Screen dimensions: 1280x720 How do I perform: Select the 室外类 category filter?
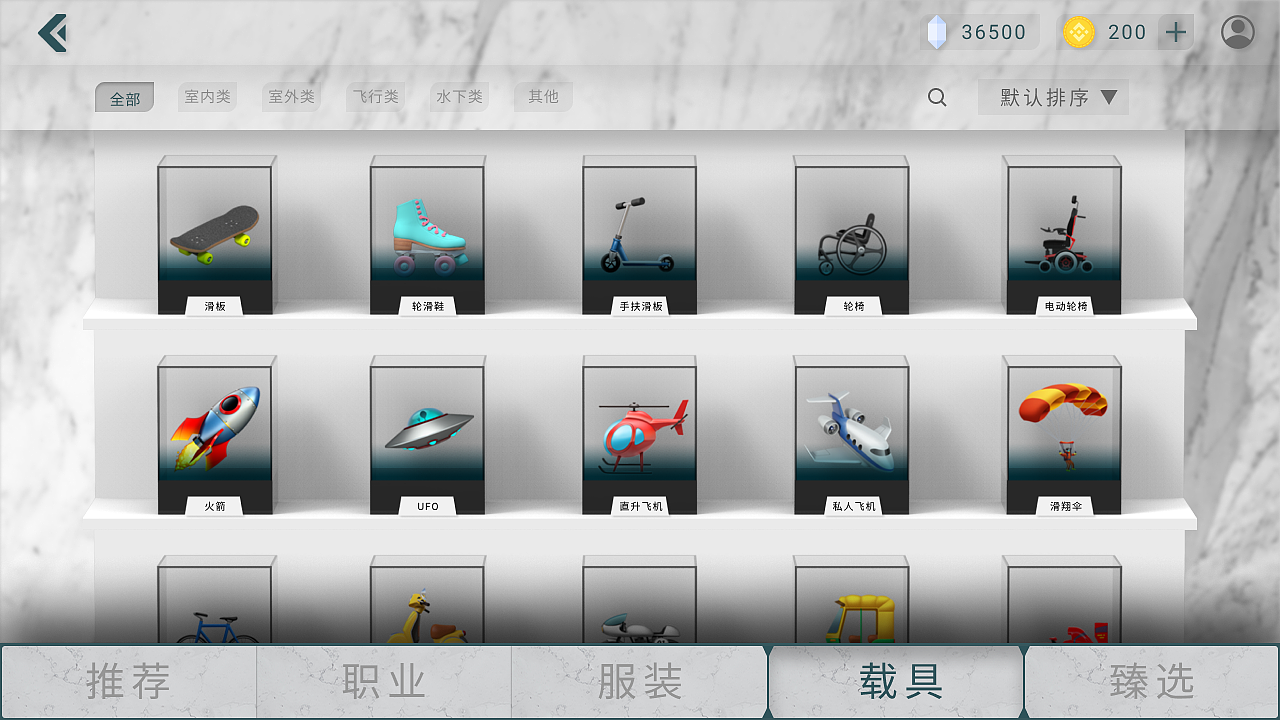(291, 96)
